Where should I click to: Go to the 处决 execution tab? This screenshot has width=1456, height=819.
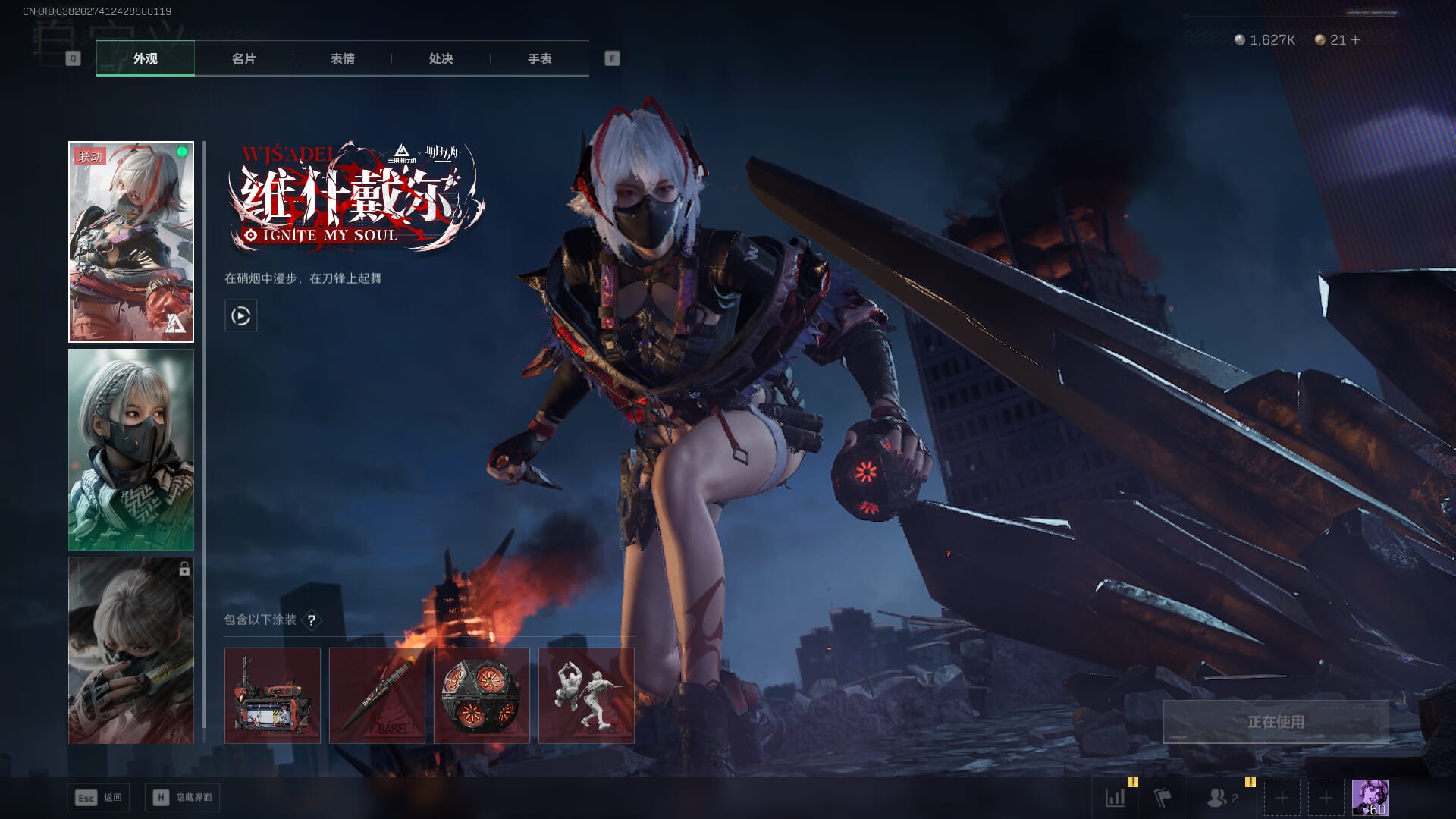(441, 58)
